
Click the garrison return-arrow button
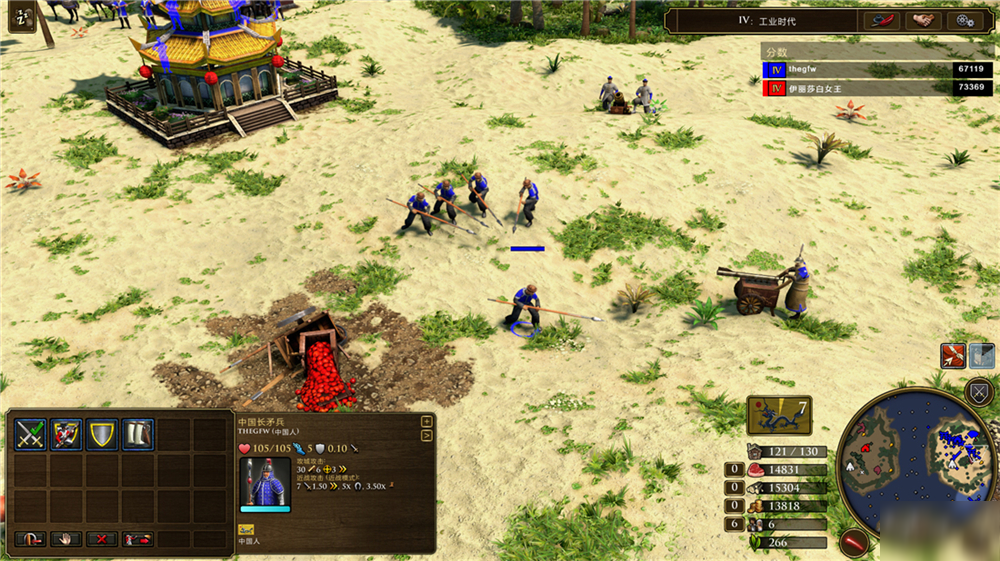click(31, 539)
